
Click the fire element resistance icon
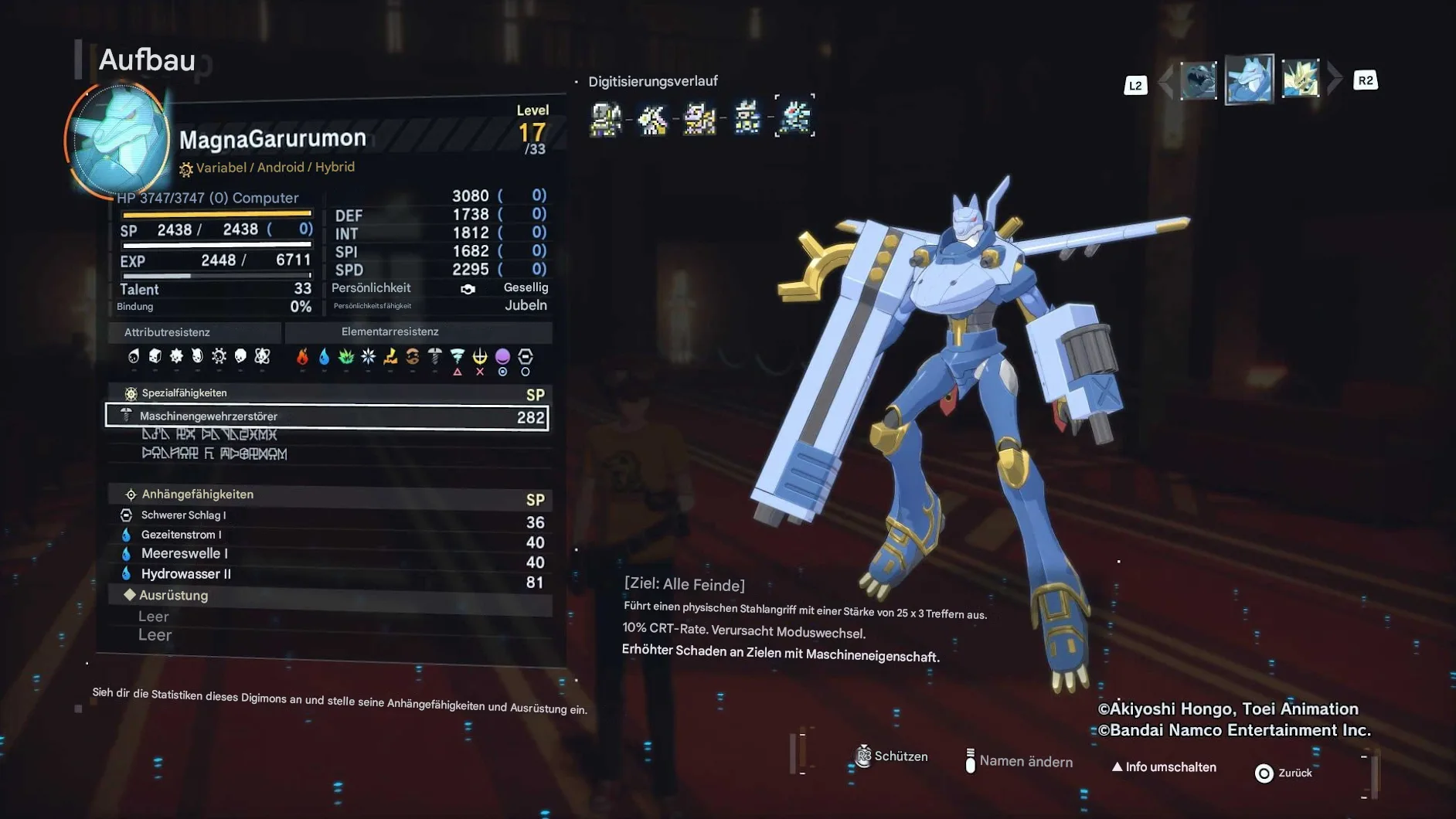[x=302, y=356]
